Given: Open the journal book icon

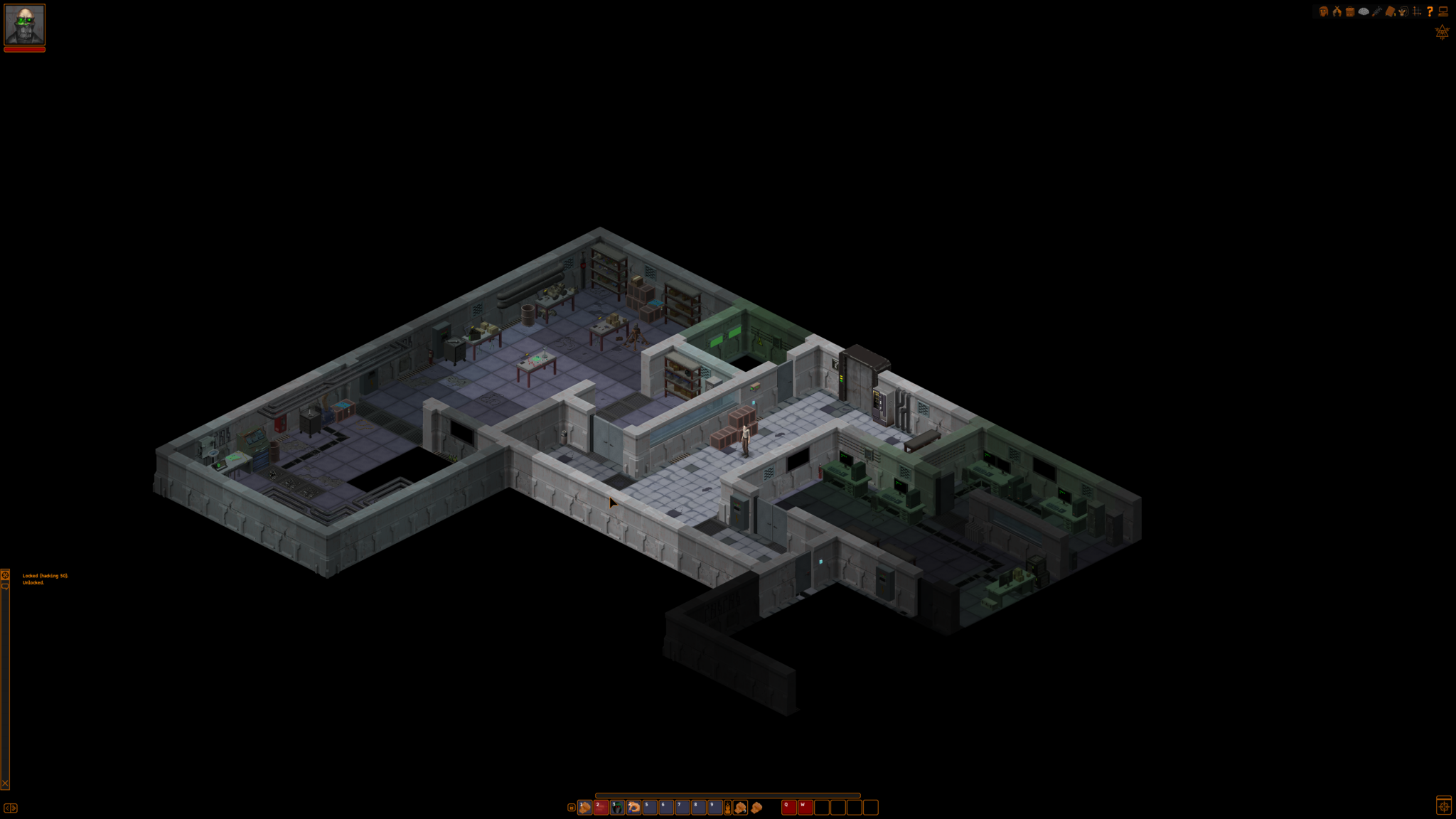Looking at the screenshot, I should [1389, 11].
